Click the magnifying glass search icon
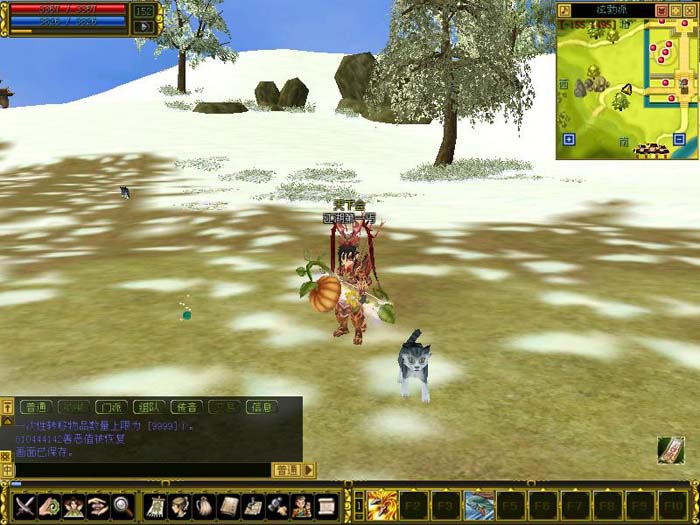700x525 pixels. click(123, 506)
